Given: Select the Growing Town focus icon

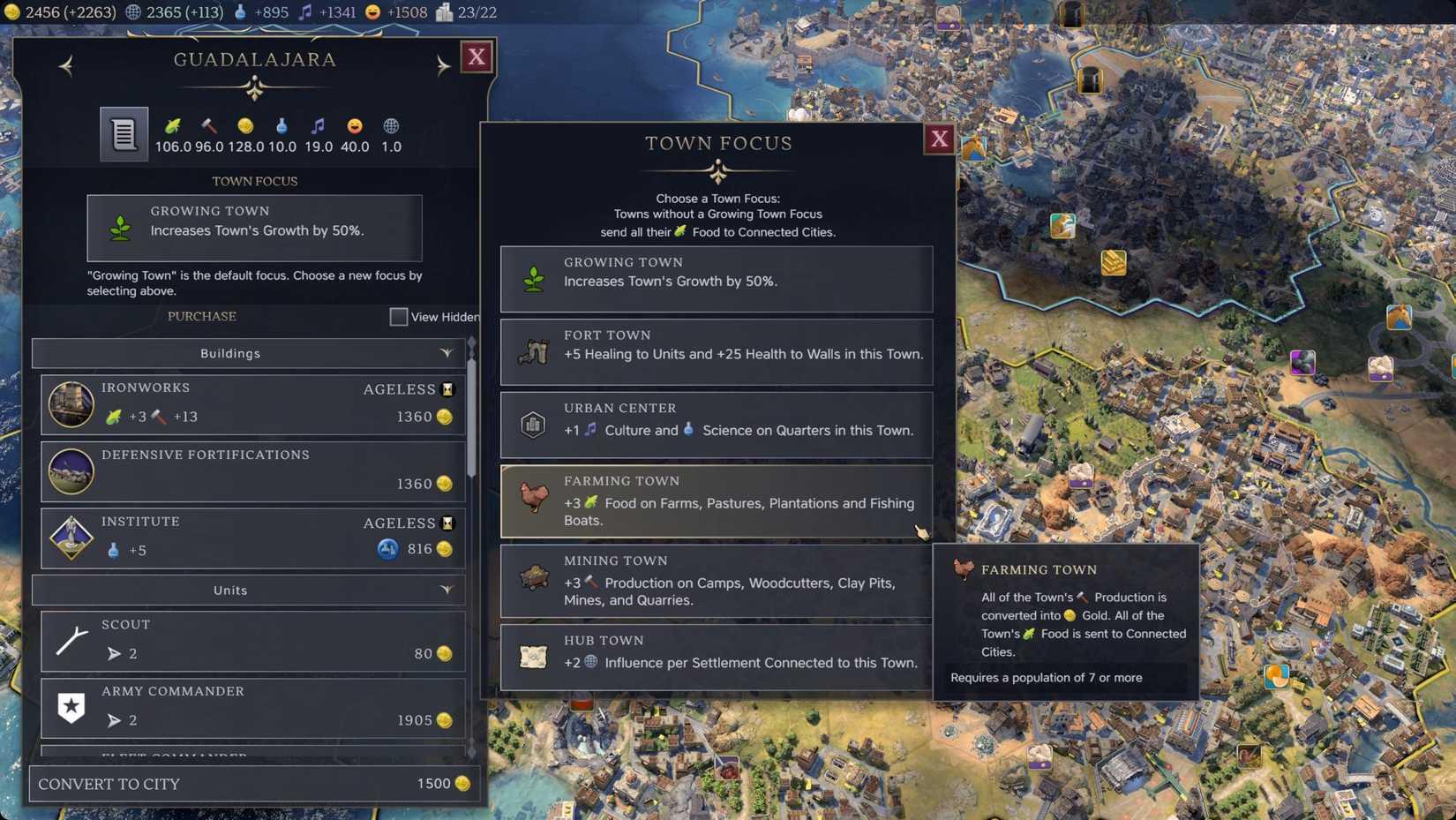Looking at the screenshot, I should tap(533, 279).
